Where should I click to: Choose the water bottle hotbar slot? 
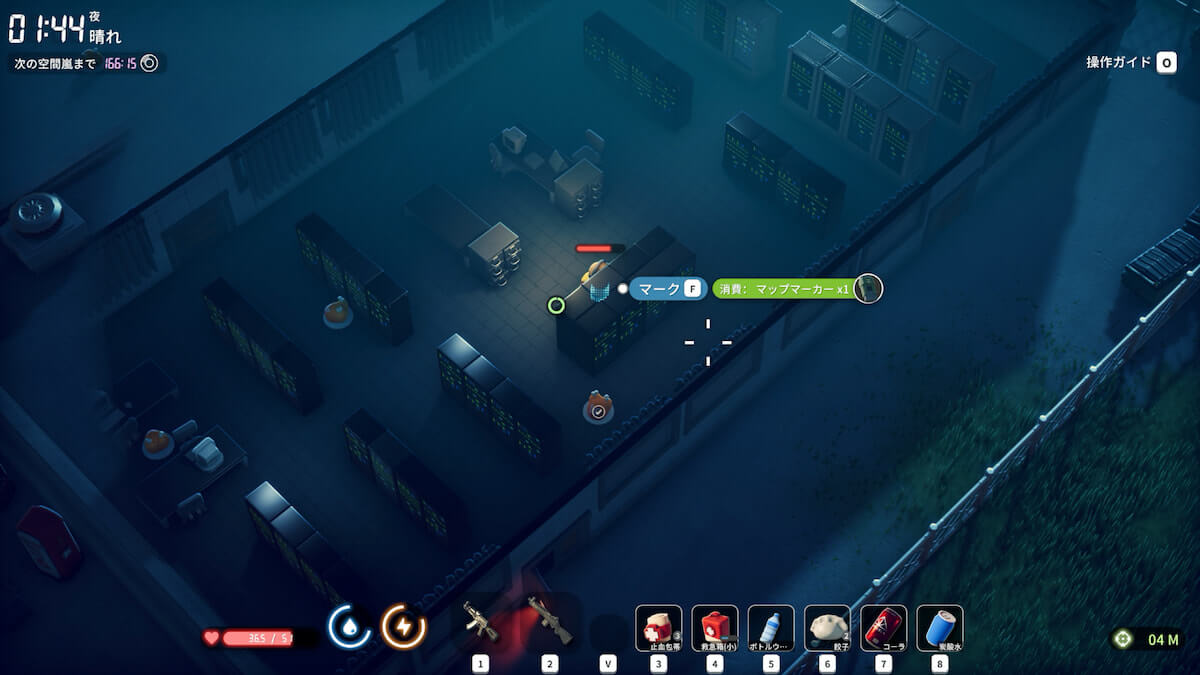coord(771,628)
